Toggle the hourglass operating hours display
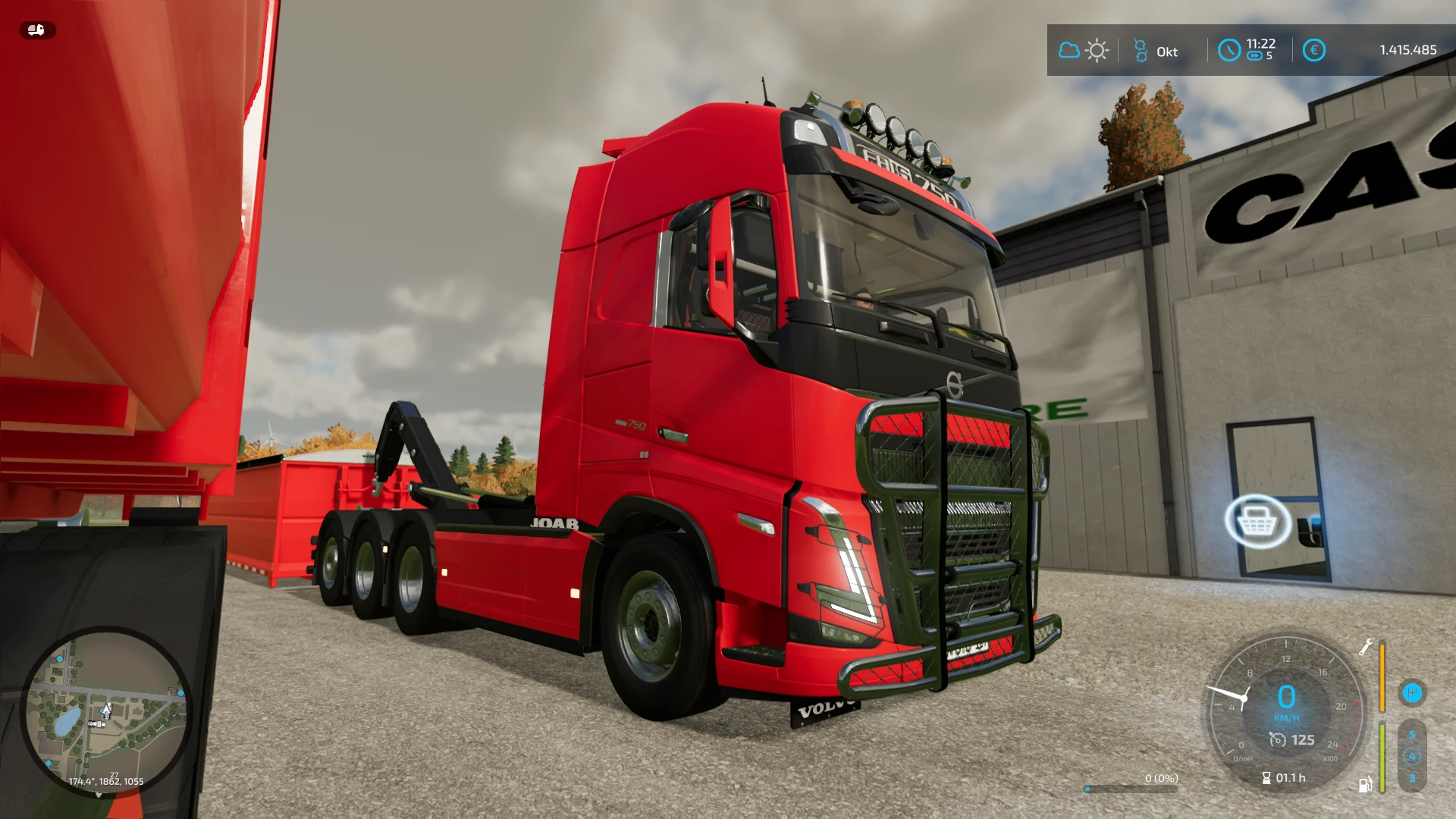The image size is (1456, 819). (x=1283, y=778)
